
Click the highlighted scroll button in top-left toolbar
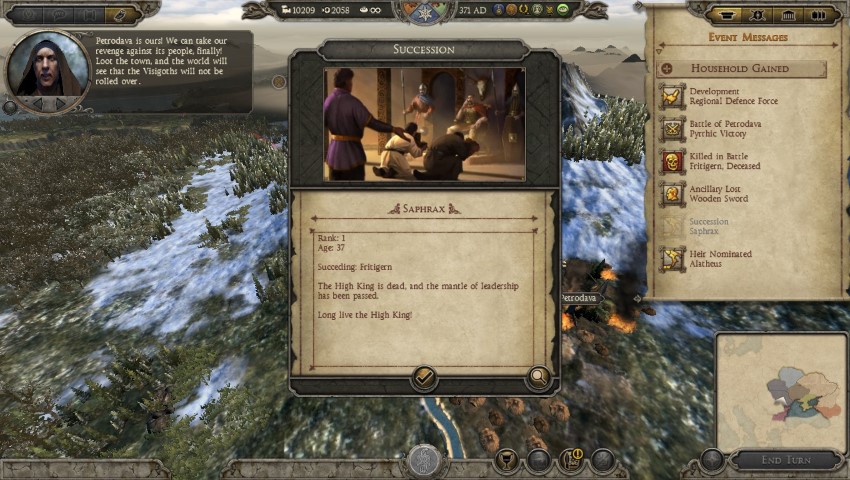pyautogui.click(x=119, y=15)
